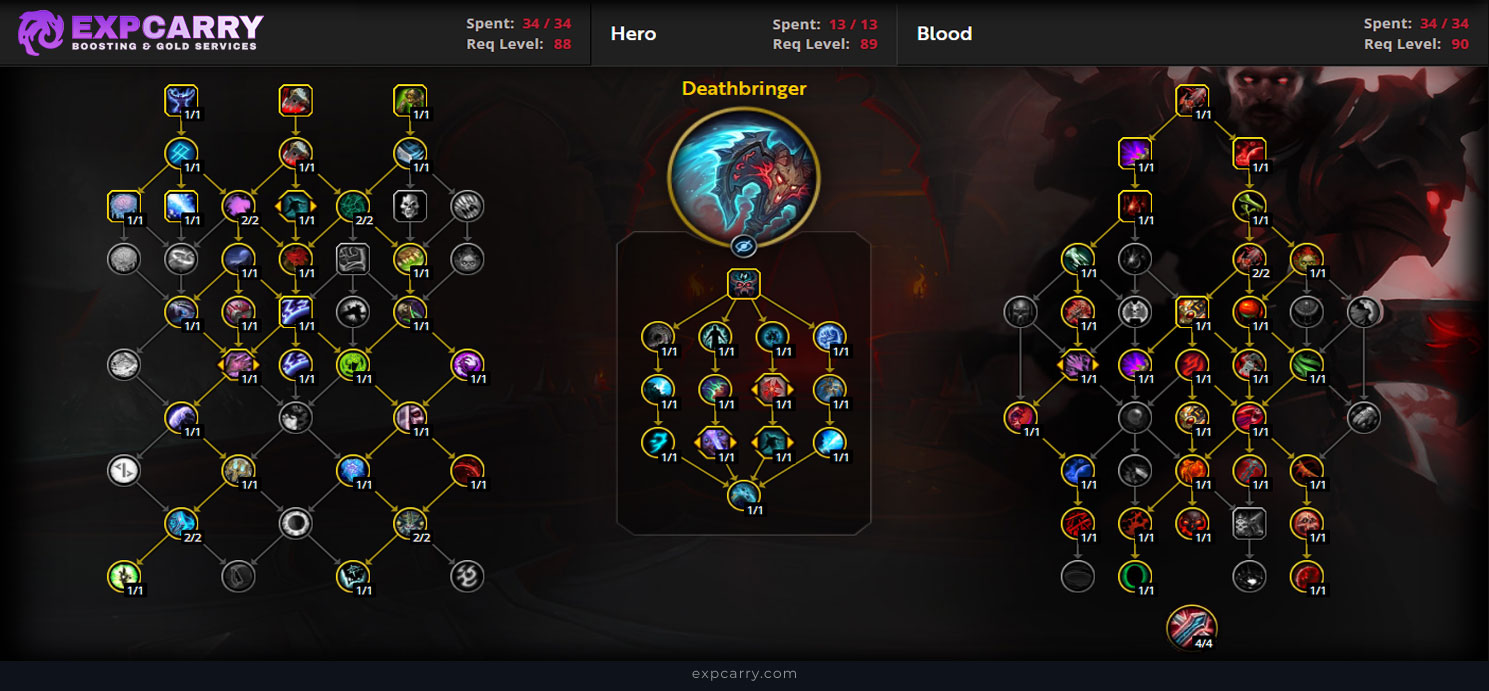Click the grey open-book talent node
Viewport: 1489px width, 691px height.
click(x=352, y=259)
